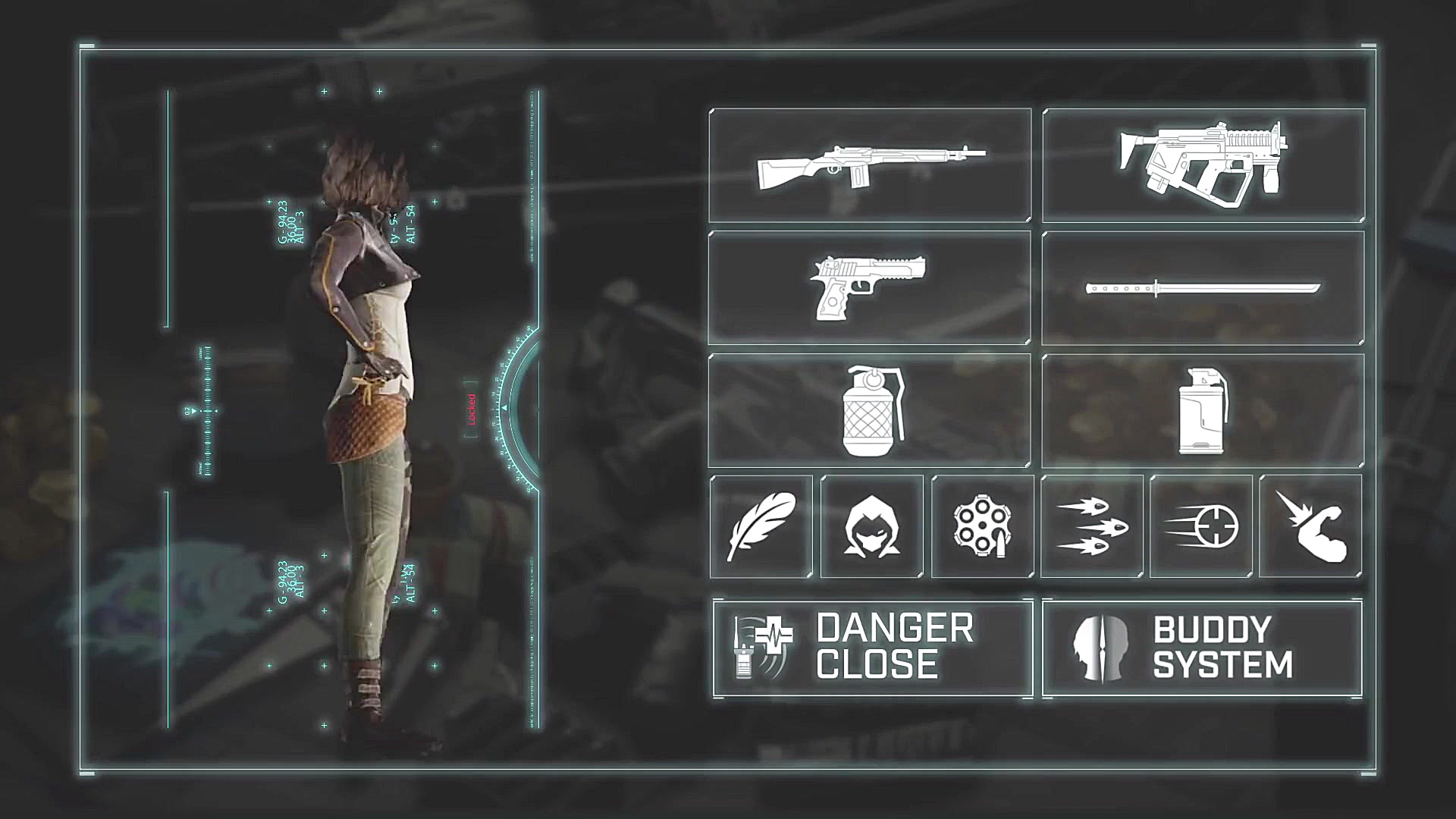The image size is (1456, 819).
Task: Choose the flexed arm perk
Action: pyautogui.click(x=1310, y=526)
